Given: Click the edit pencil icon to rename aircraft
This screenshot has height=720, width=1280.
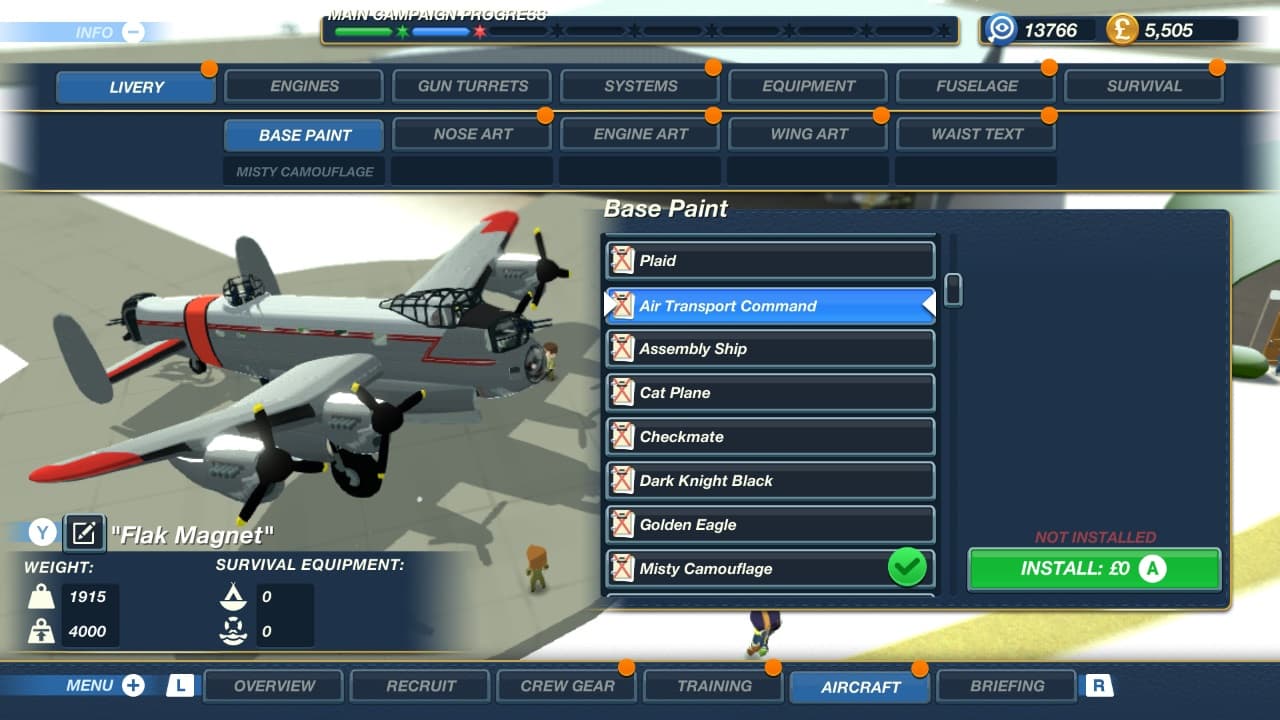Looking at the screenshot, I should pos(84,533).
